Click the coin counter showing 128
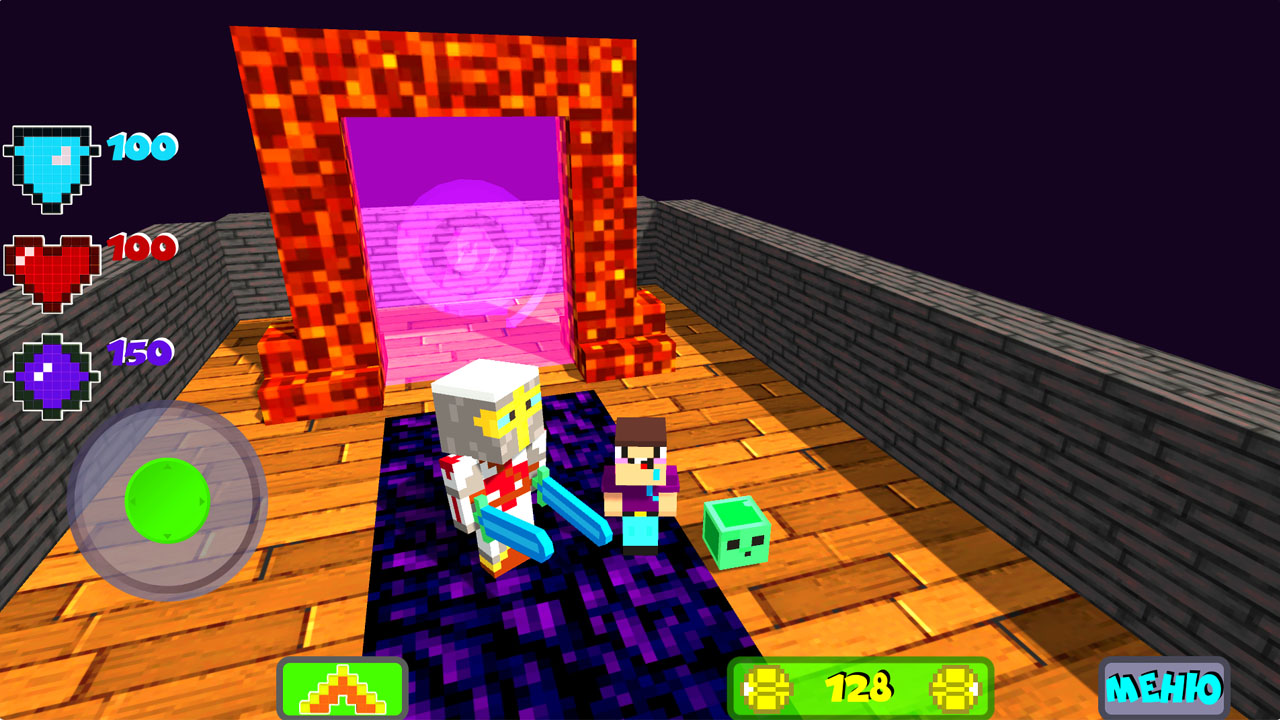The width and height of the screenshot is (1280, 720). [x=862, y=687]
